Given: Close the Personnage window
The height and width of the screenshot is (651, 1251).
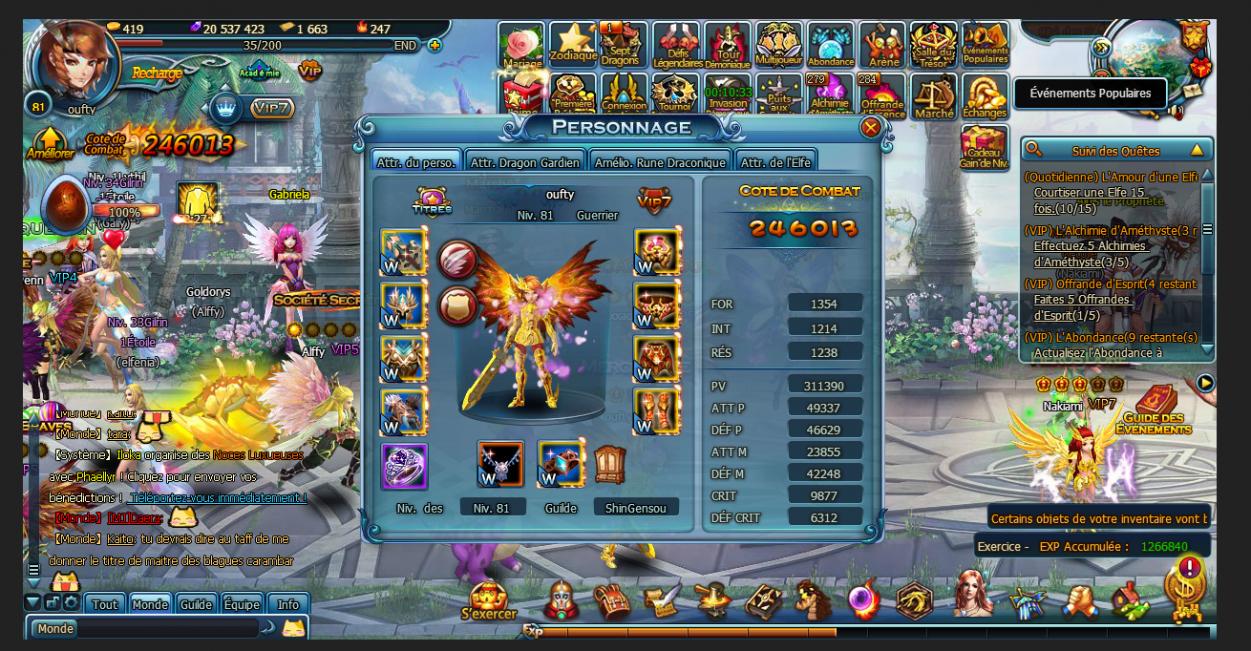Looking at the screenshot, I should (x=870, y=128).
